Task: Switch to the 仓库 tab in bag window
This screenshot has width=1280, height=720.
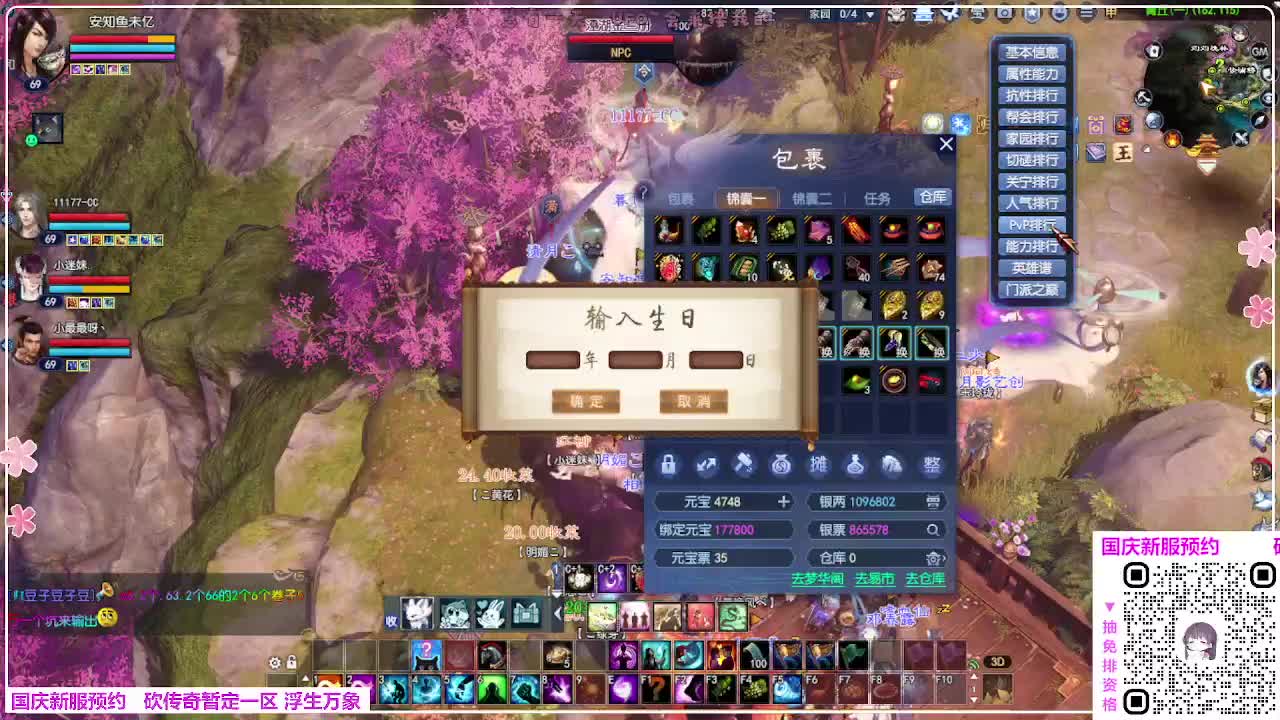Action: [933, 198]
